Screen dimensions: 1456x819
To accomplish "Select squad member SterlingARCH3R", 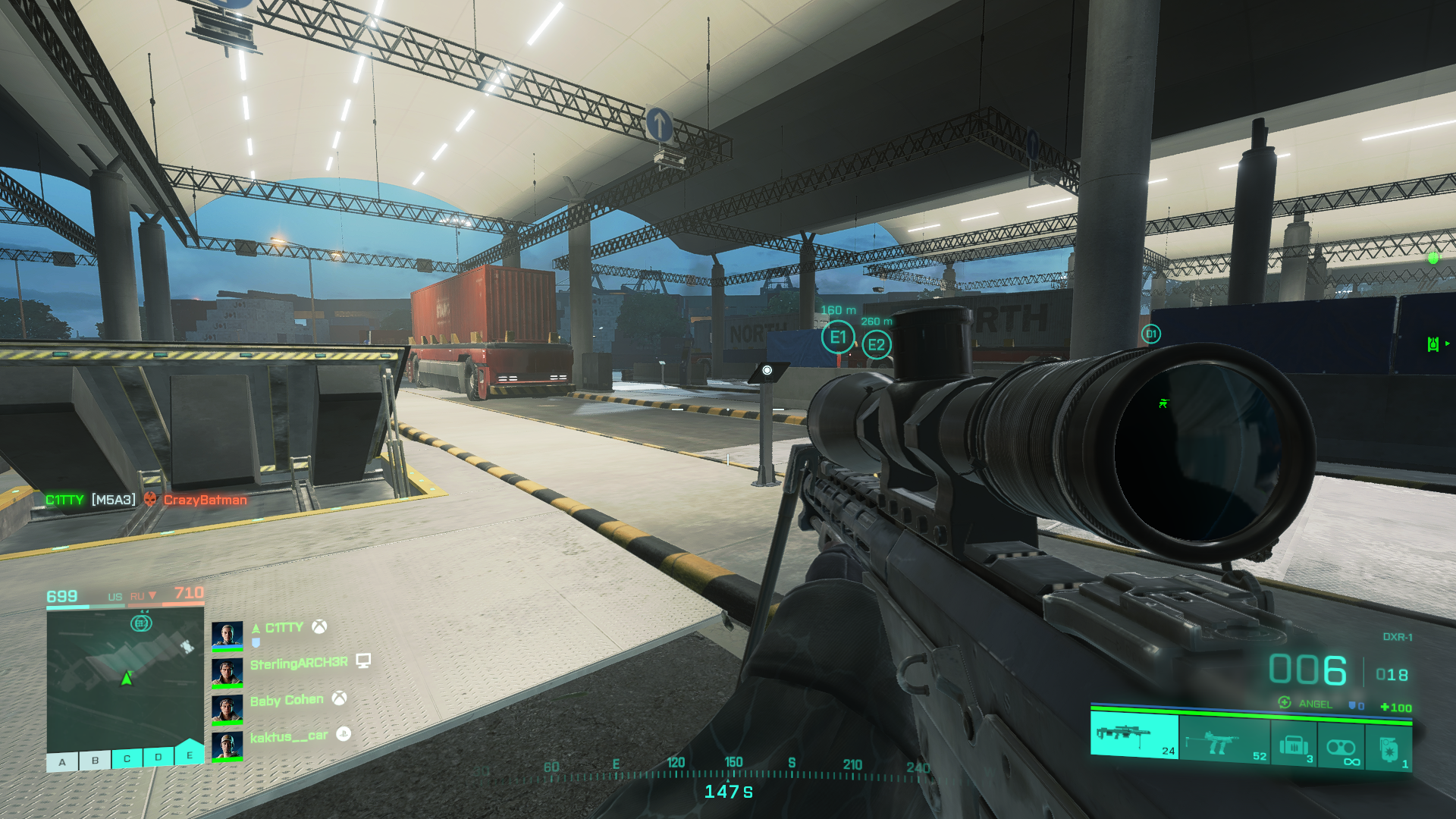I will click(299, 664).
